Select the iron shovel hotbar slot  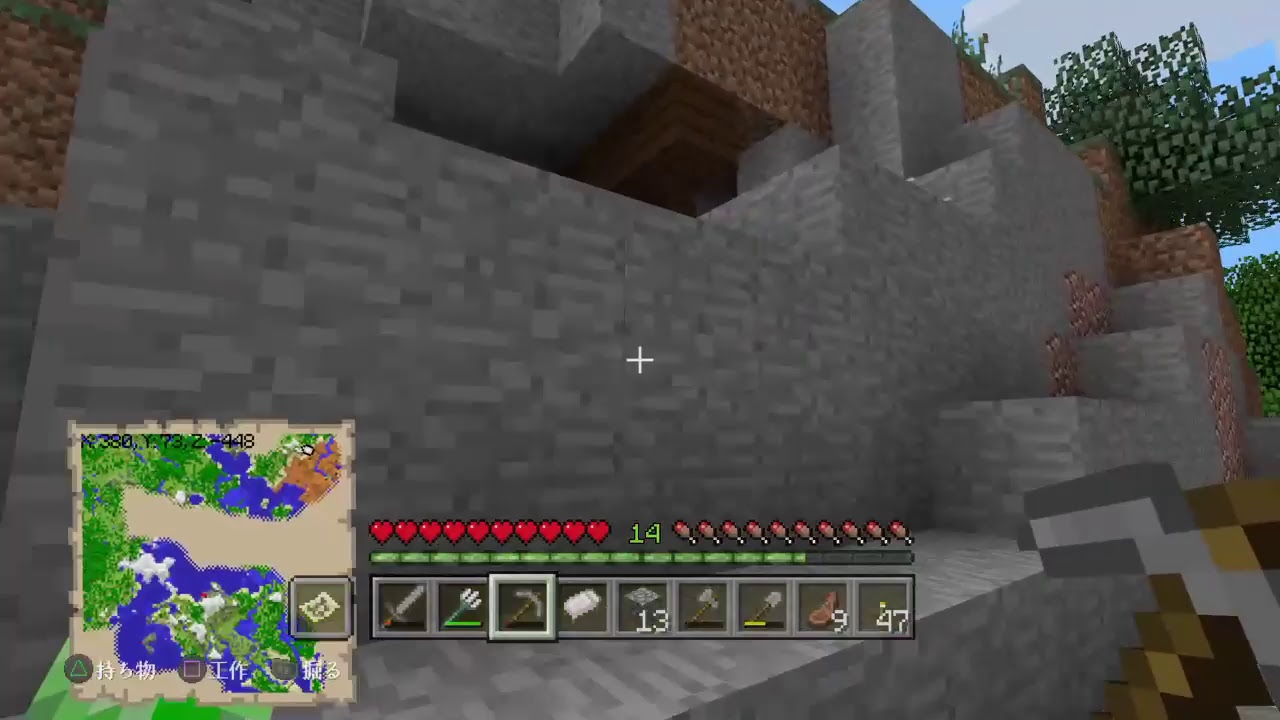point(764,606)
